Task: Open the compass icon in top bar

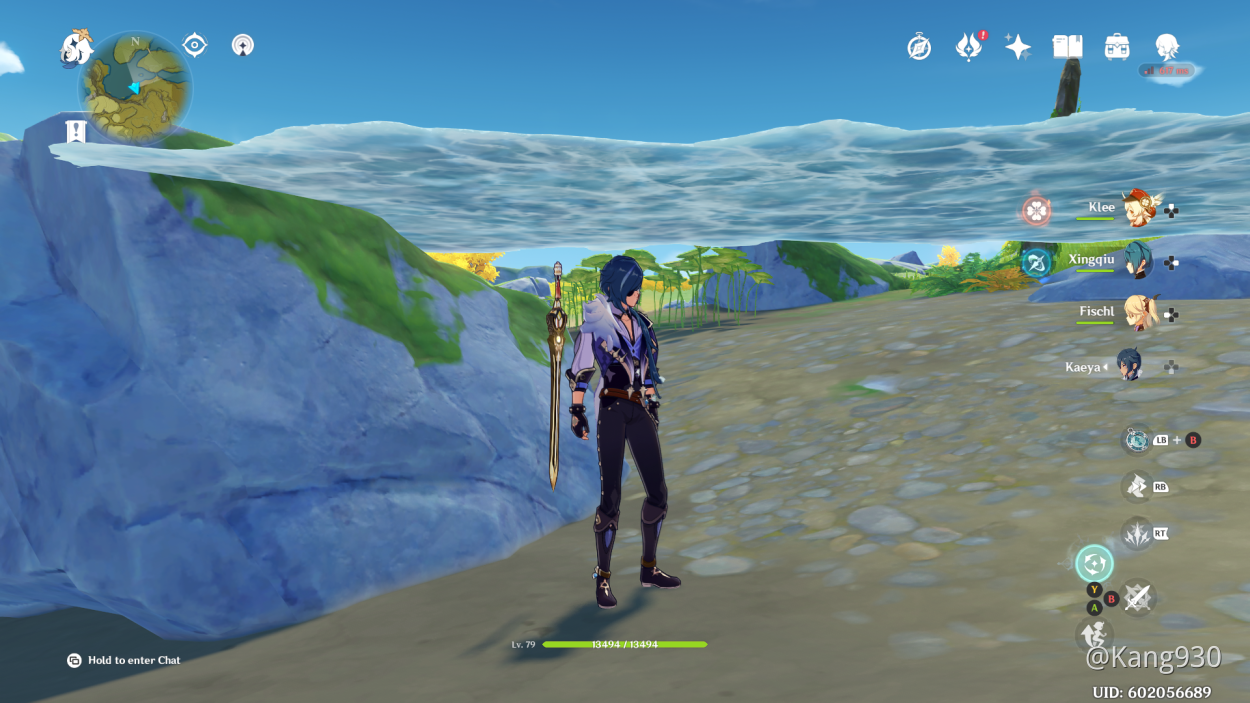Action: 919,47
